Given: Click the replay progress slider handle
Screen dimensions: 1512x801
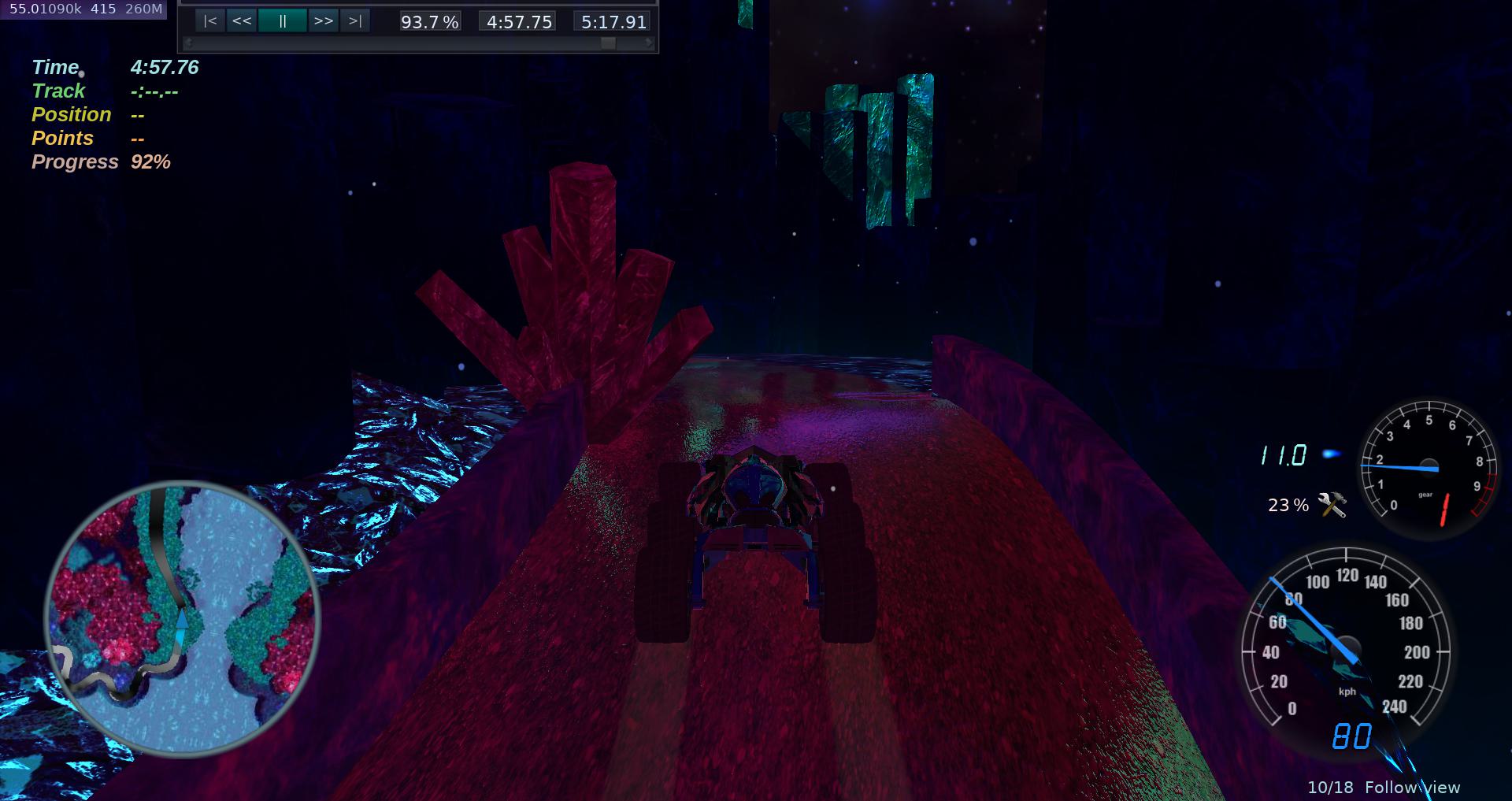Looking at the screenshot, I should [608, 43].
